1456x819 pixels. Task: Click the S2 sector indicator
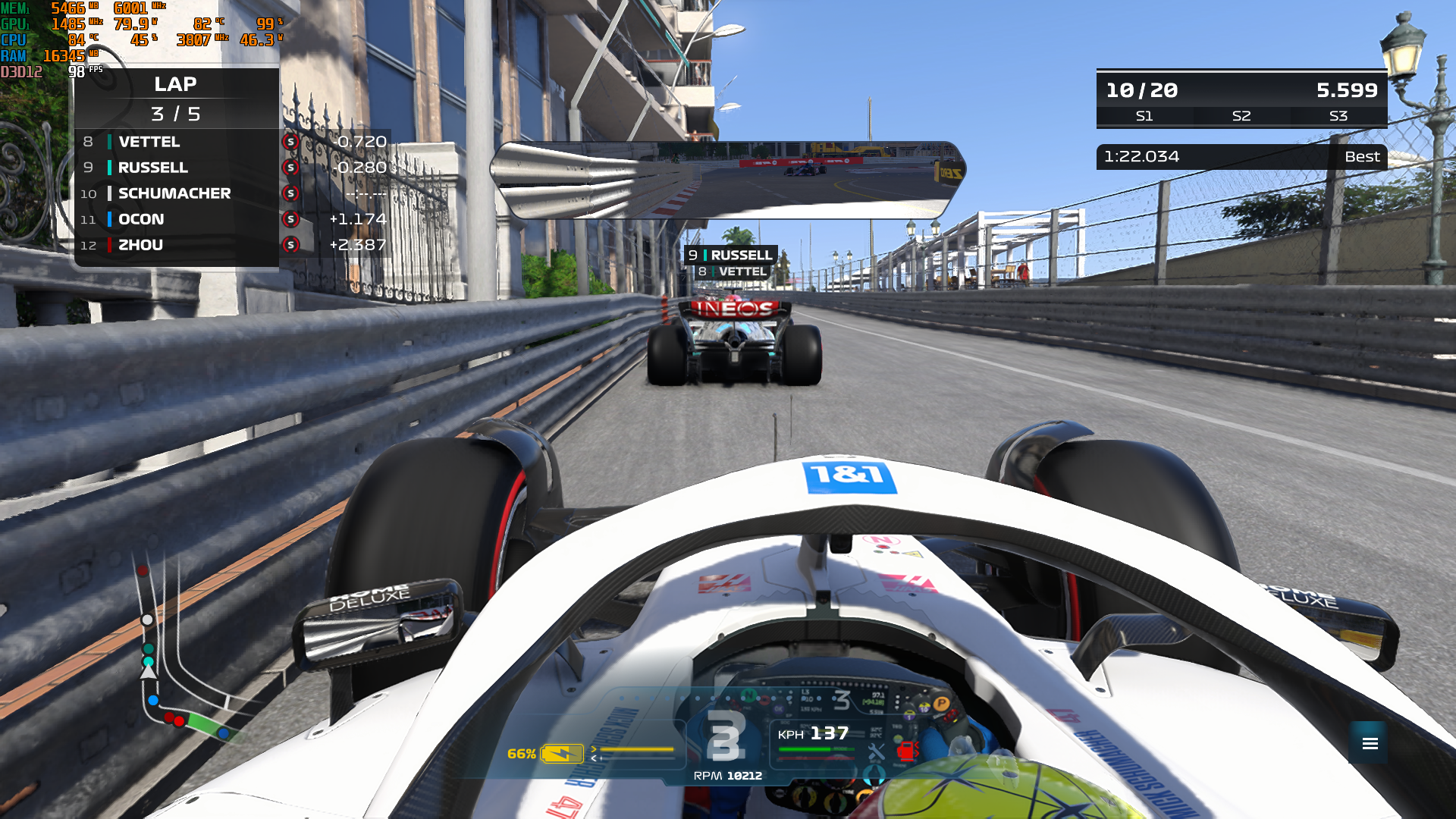click(1241, 116)
